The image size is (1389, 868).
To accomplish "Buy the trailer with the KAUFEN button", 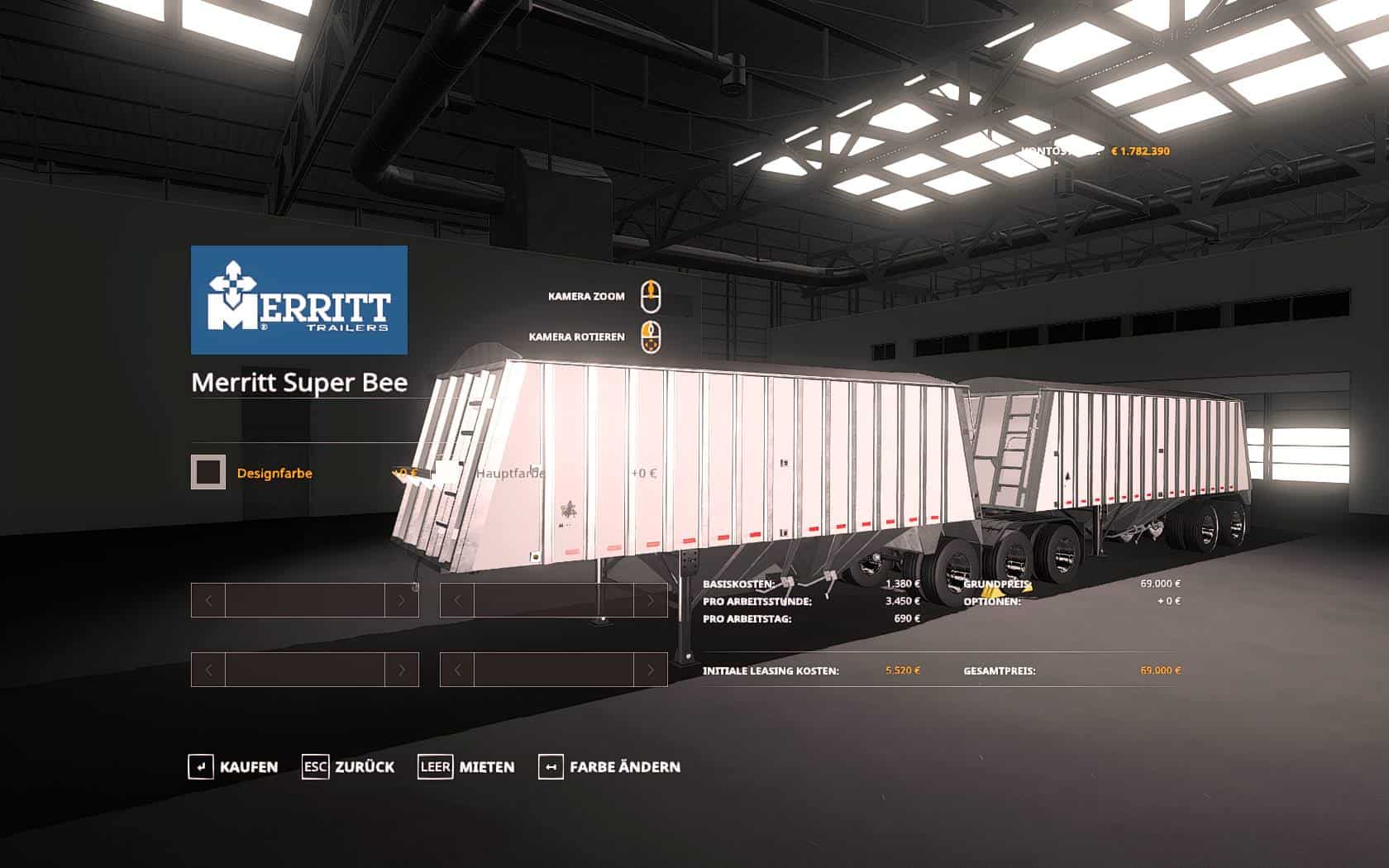I will point(233,767).
